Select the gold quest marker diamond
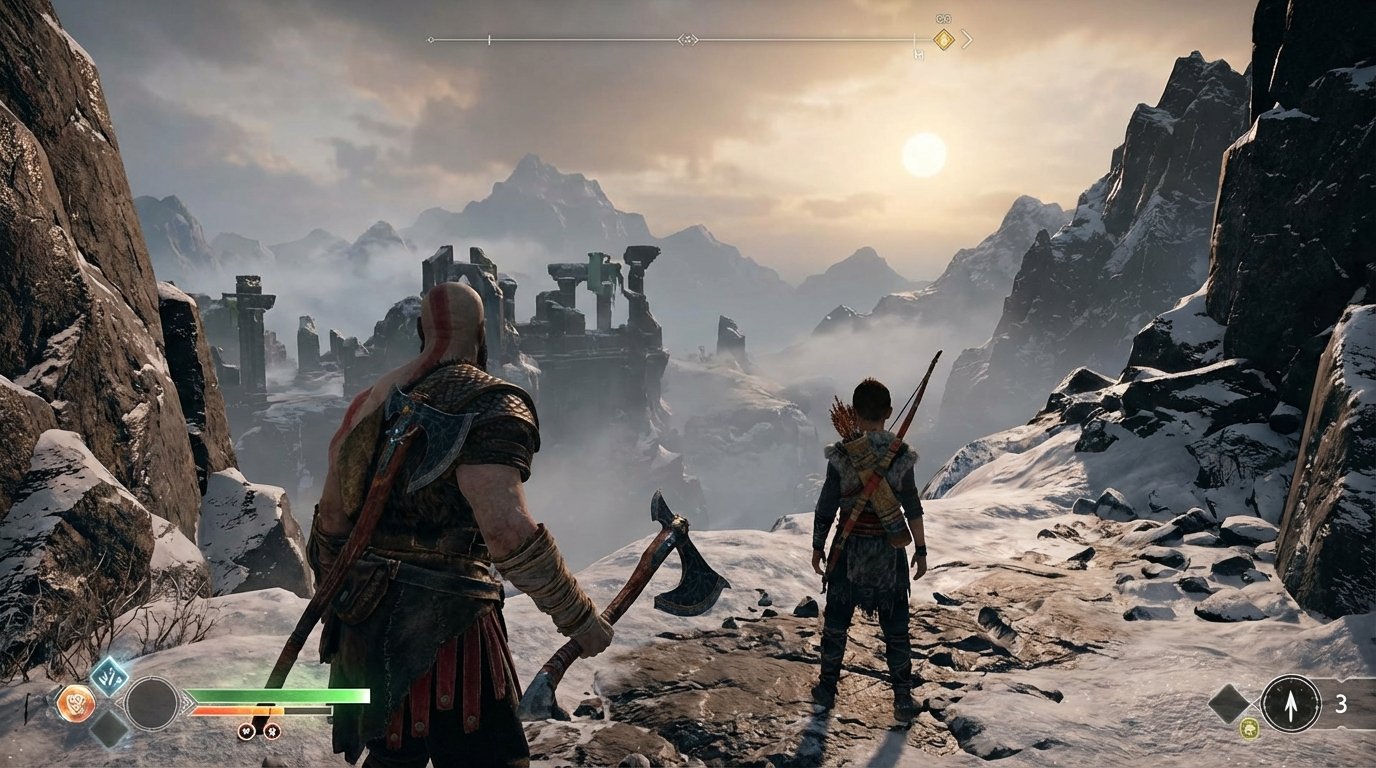Image resolution: width=1376 pixels, height=768 pixels. tap(944, 39)
